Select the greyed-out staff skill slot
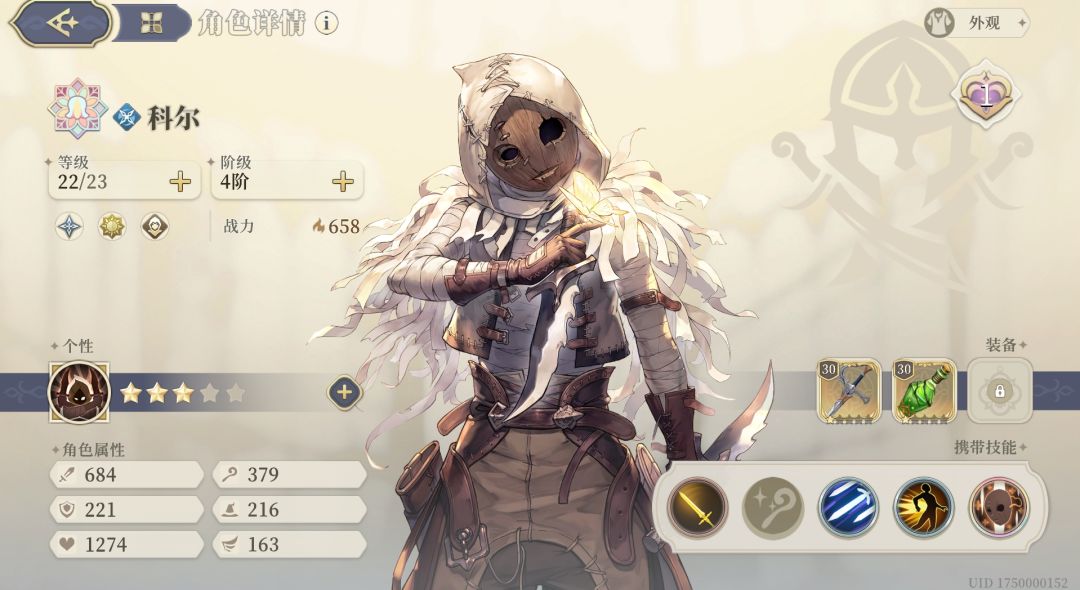The width and height of the screenshot is (1080, 590). (772, 507)
